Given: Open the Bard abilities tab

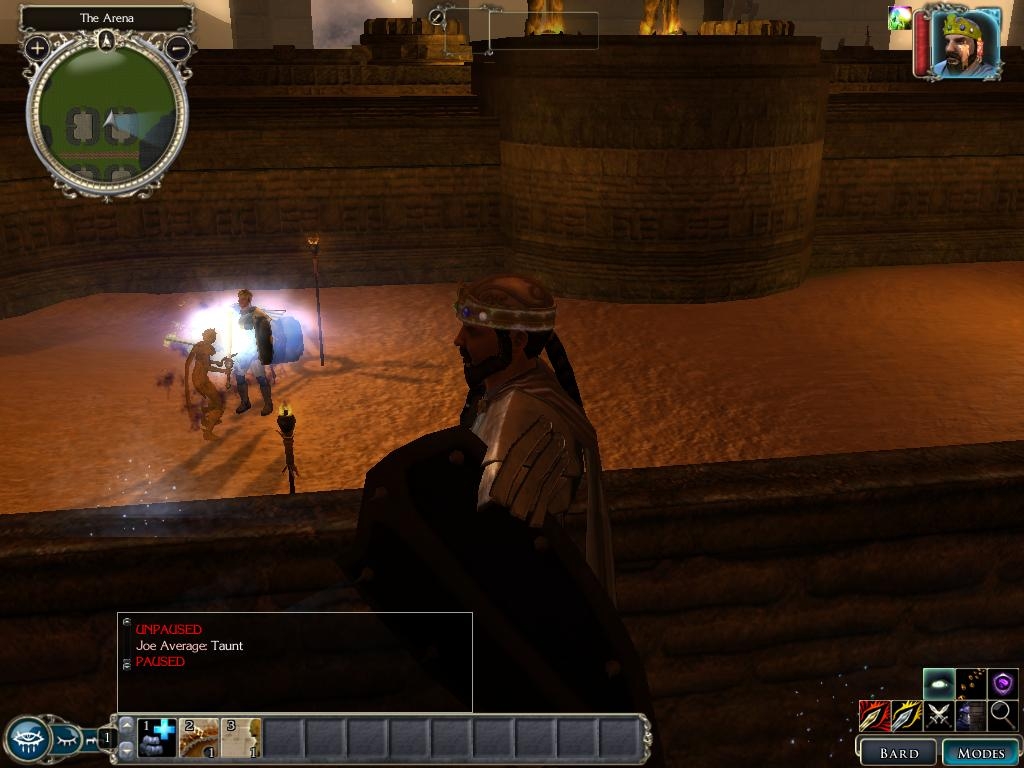Looking at the screenshot, I should 897,753.
